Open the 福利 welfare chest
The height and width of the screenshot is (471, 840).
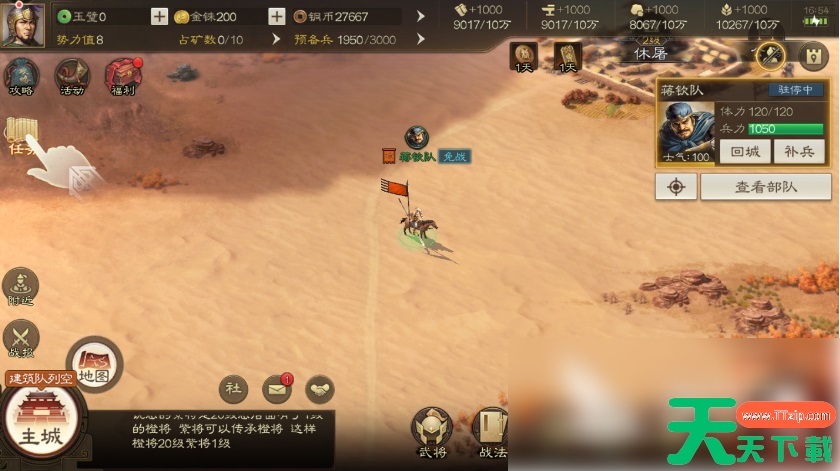click(x=122, y=77)
